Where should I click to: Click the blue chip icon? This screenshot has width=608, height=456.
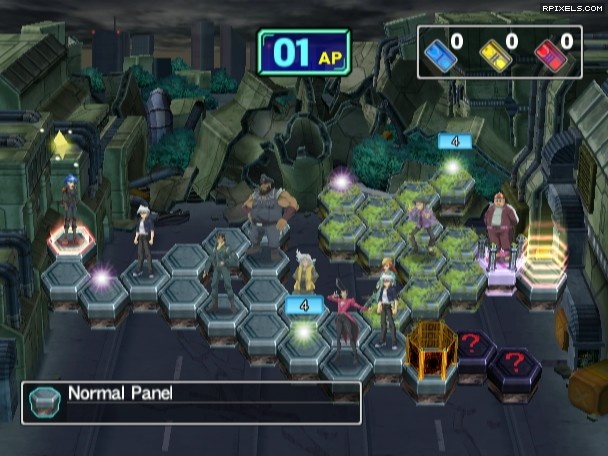[x=440, y=53]
